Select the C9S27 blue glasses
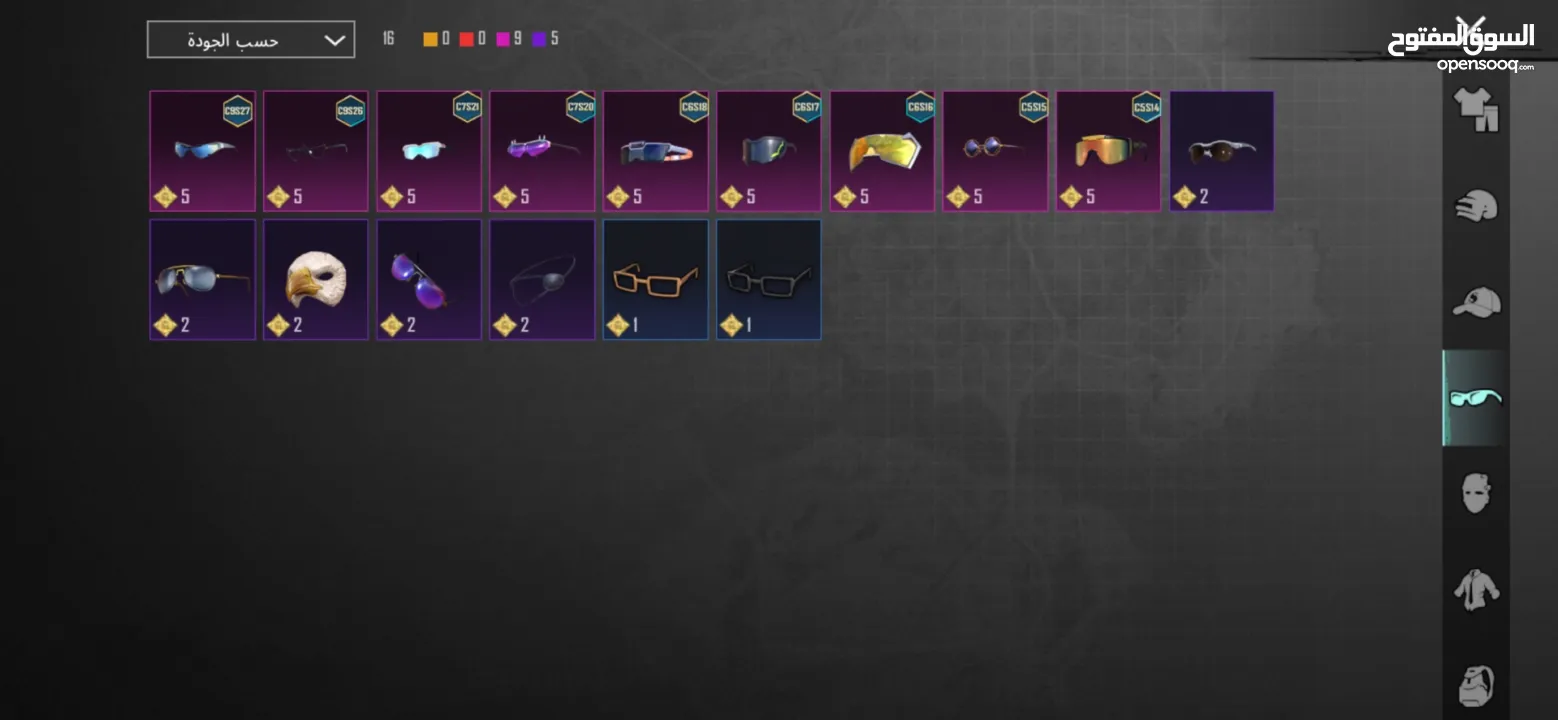 [x=202, y=151]
